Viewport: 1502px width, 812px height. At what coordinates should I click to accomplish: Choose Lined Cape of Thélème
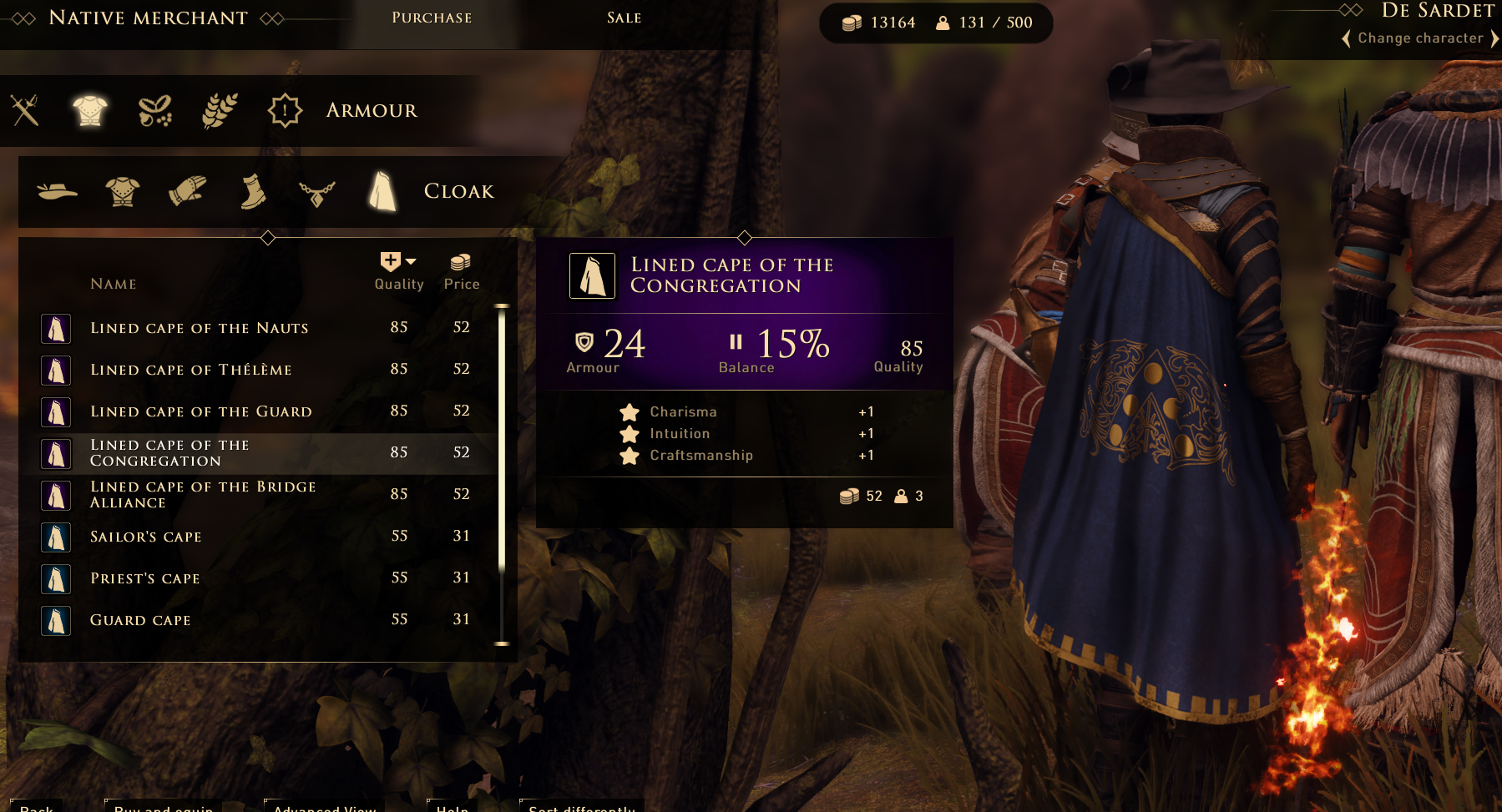190,370
